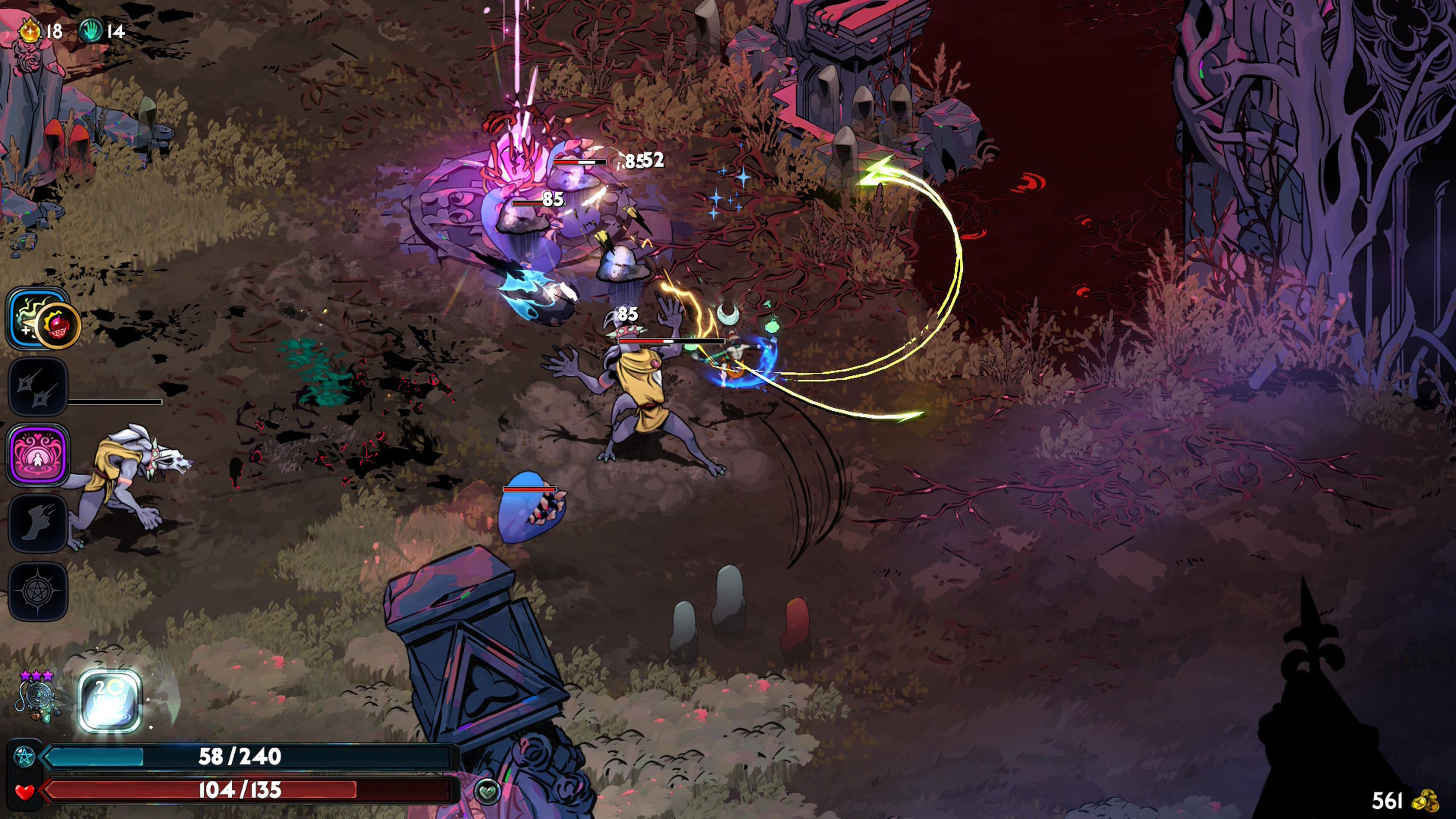Activate the glowing moon hex ability

coord(109,701)
